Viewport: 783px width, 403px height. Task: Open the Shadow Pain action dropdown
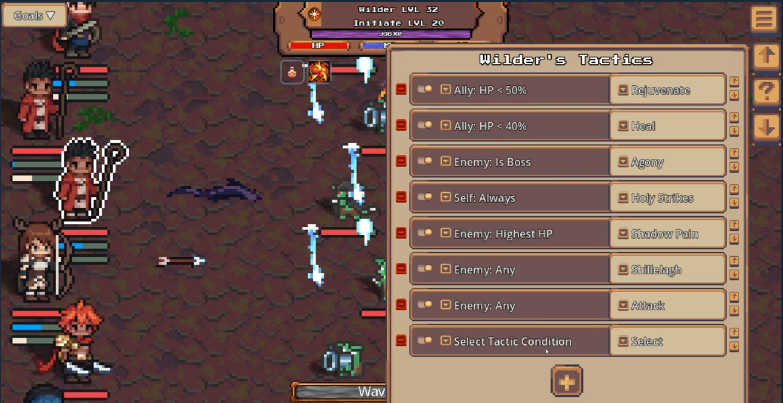pos(666,234)
